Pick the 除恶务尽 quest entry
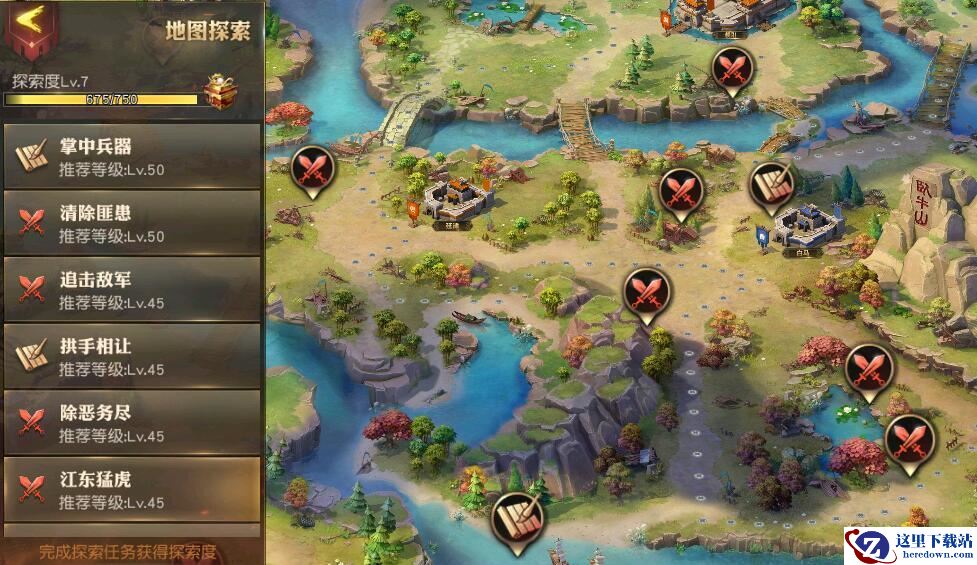The image size is (977, 565). coord(132,423)
